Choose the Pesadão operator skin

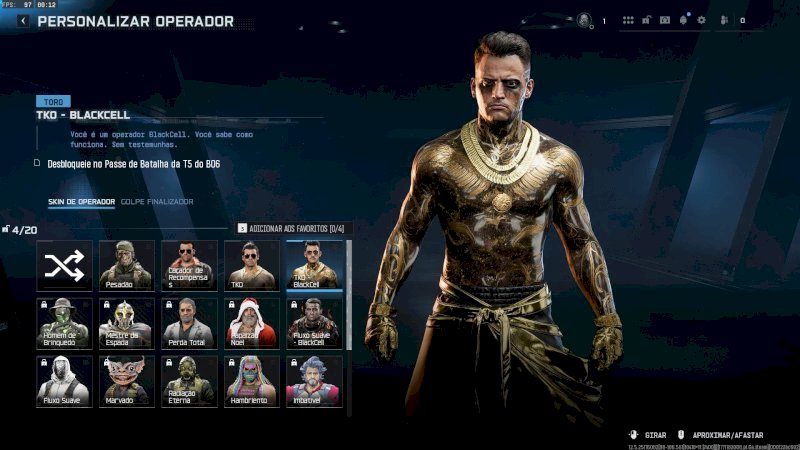pyautogui.click(x=127, y=265)
